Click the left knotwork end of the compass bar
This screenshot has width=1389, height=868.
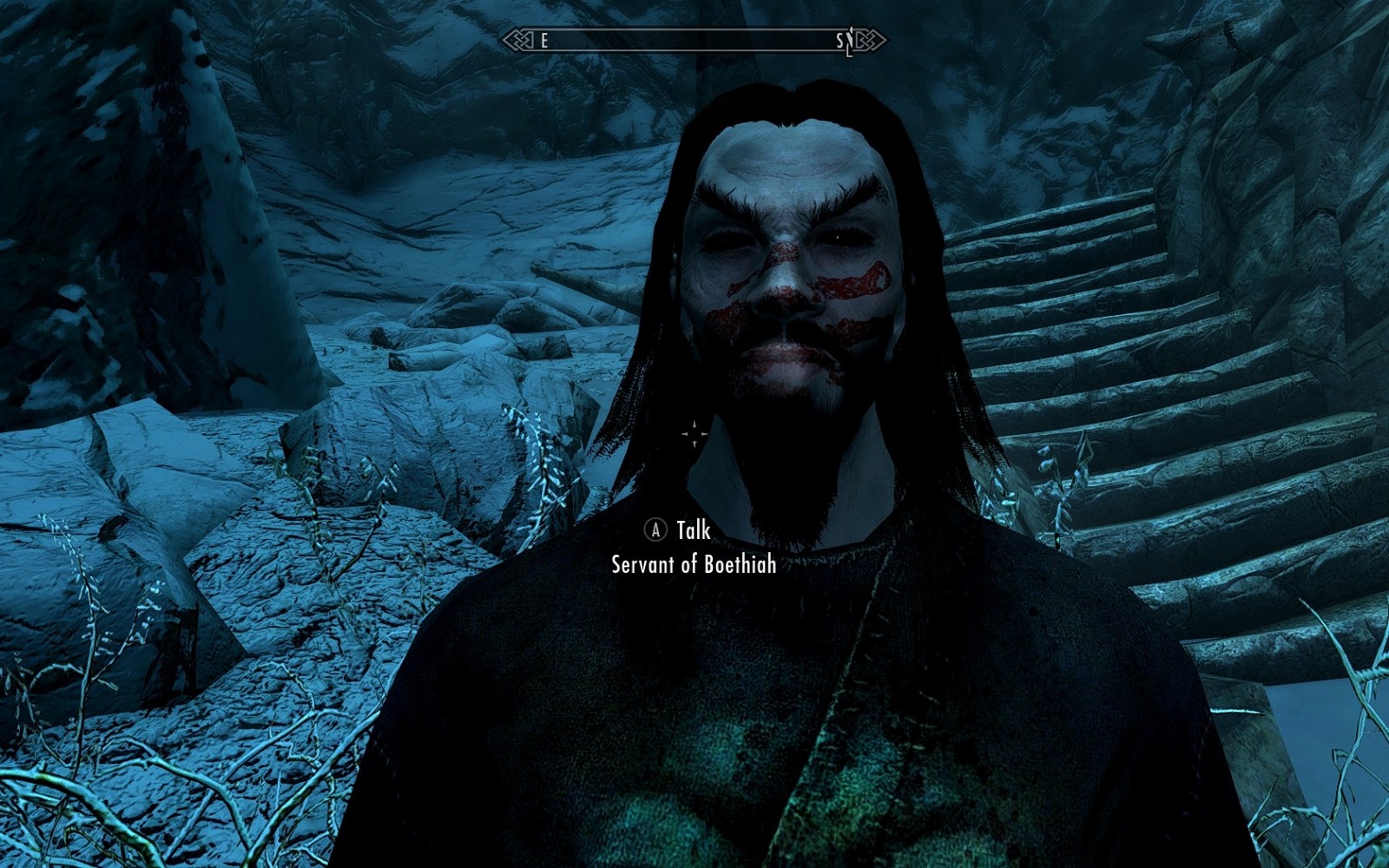click(x=519, y=40)
